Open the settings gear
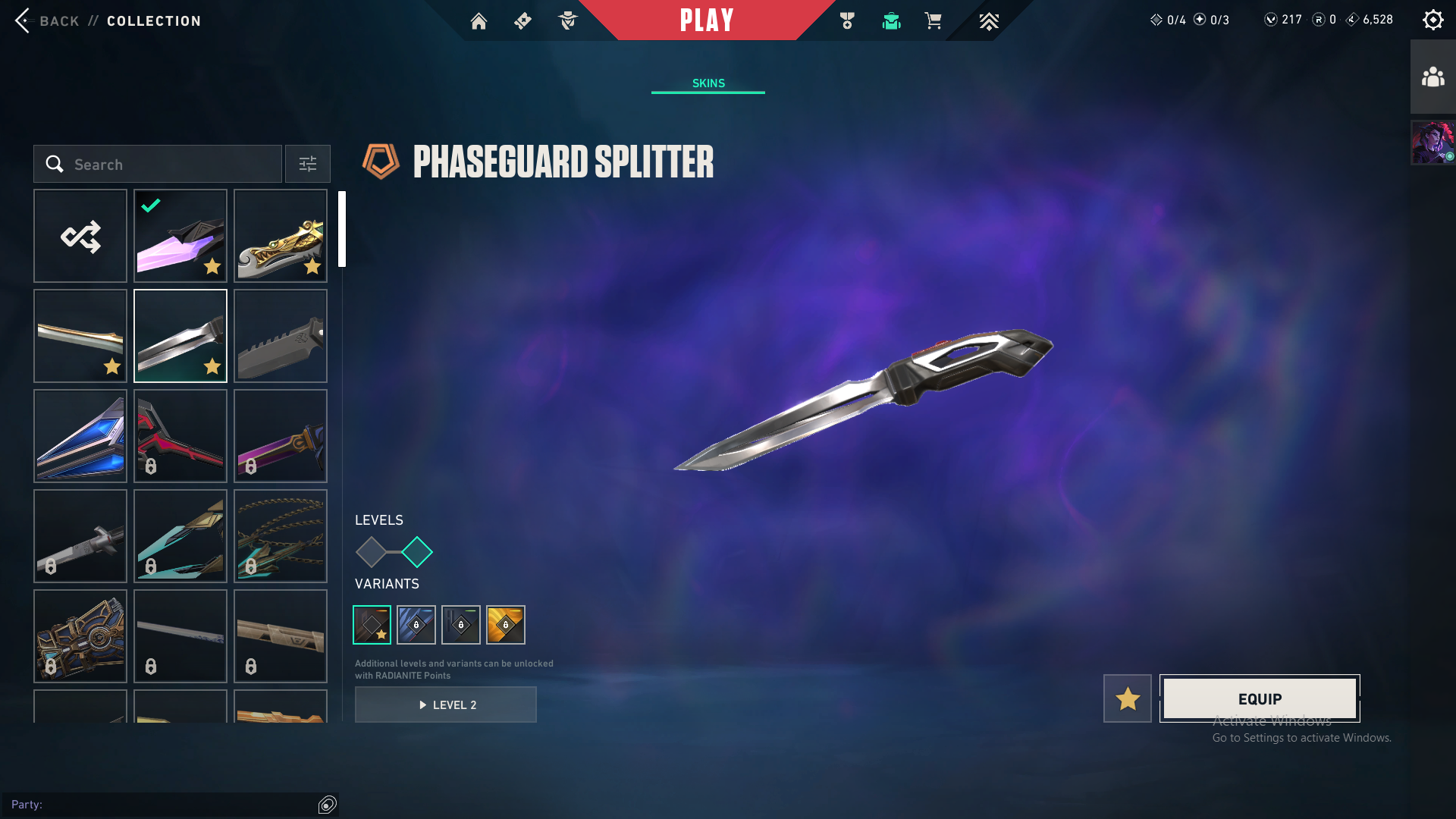Viewport: 1456px width, 819px height. 1432,20
